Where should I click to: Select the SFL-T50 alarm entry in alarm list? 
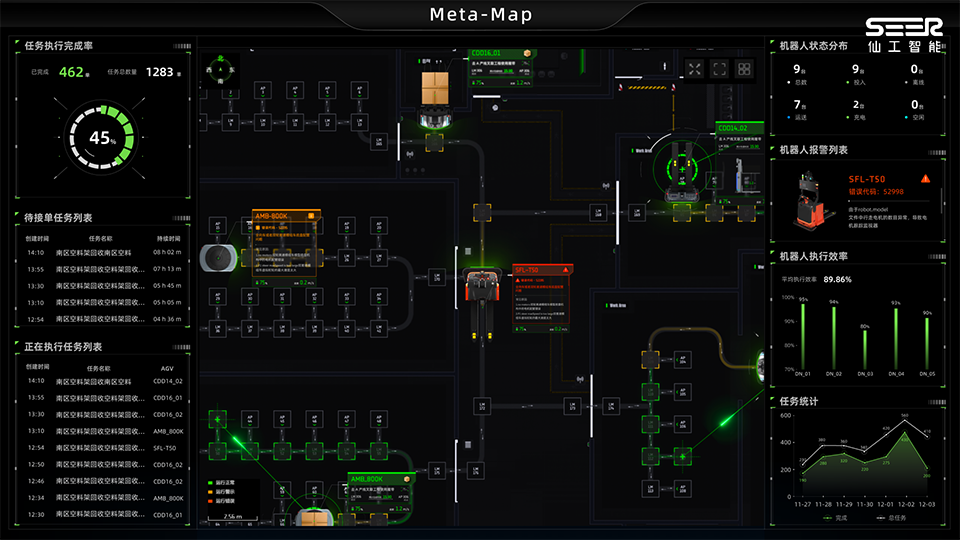point(860,200)
